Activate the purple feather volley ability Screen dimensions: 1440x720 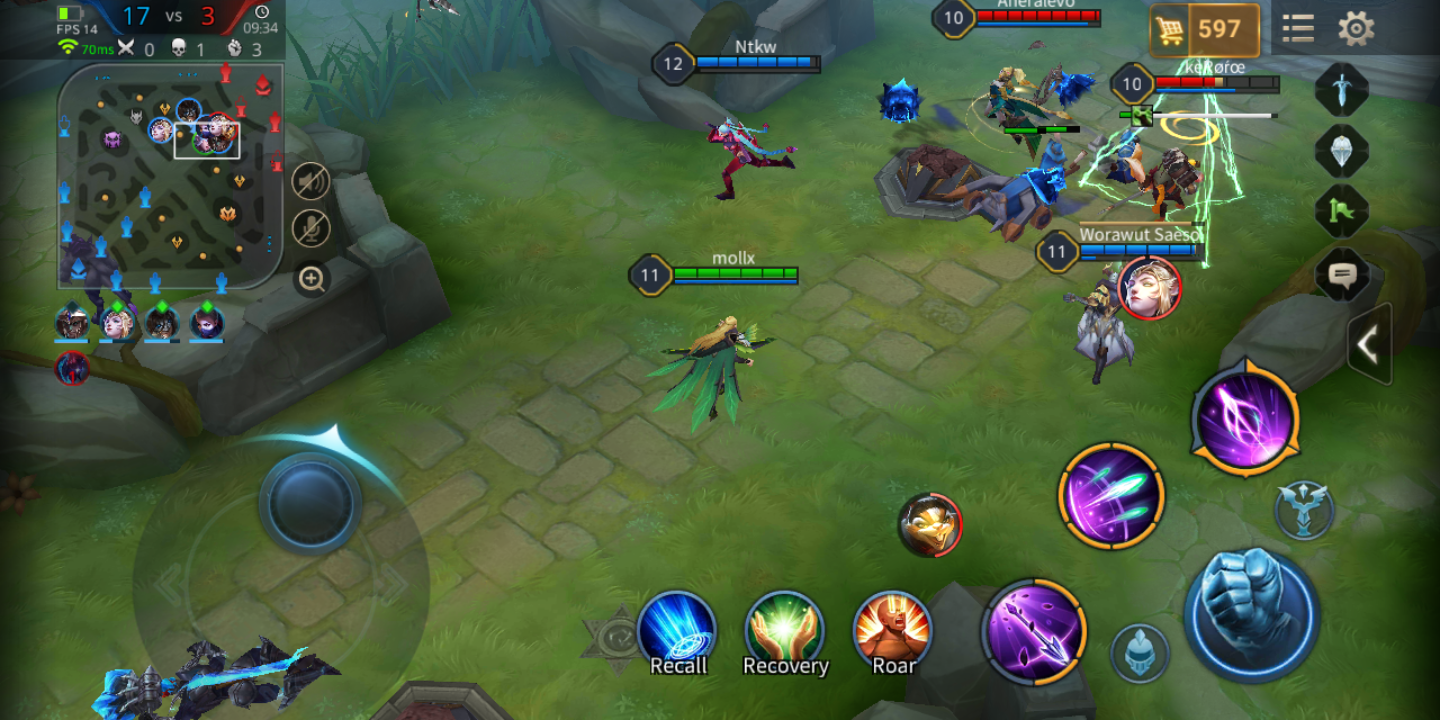click(1111, 496)
